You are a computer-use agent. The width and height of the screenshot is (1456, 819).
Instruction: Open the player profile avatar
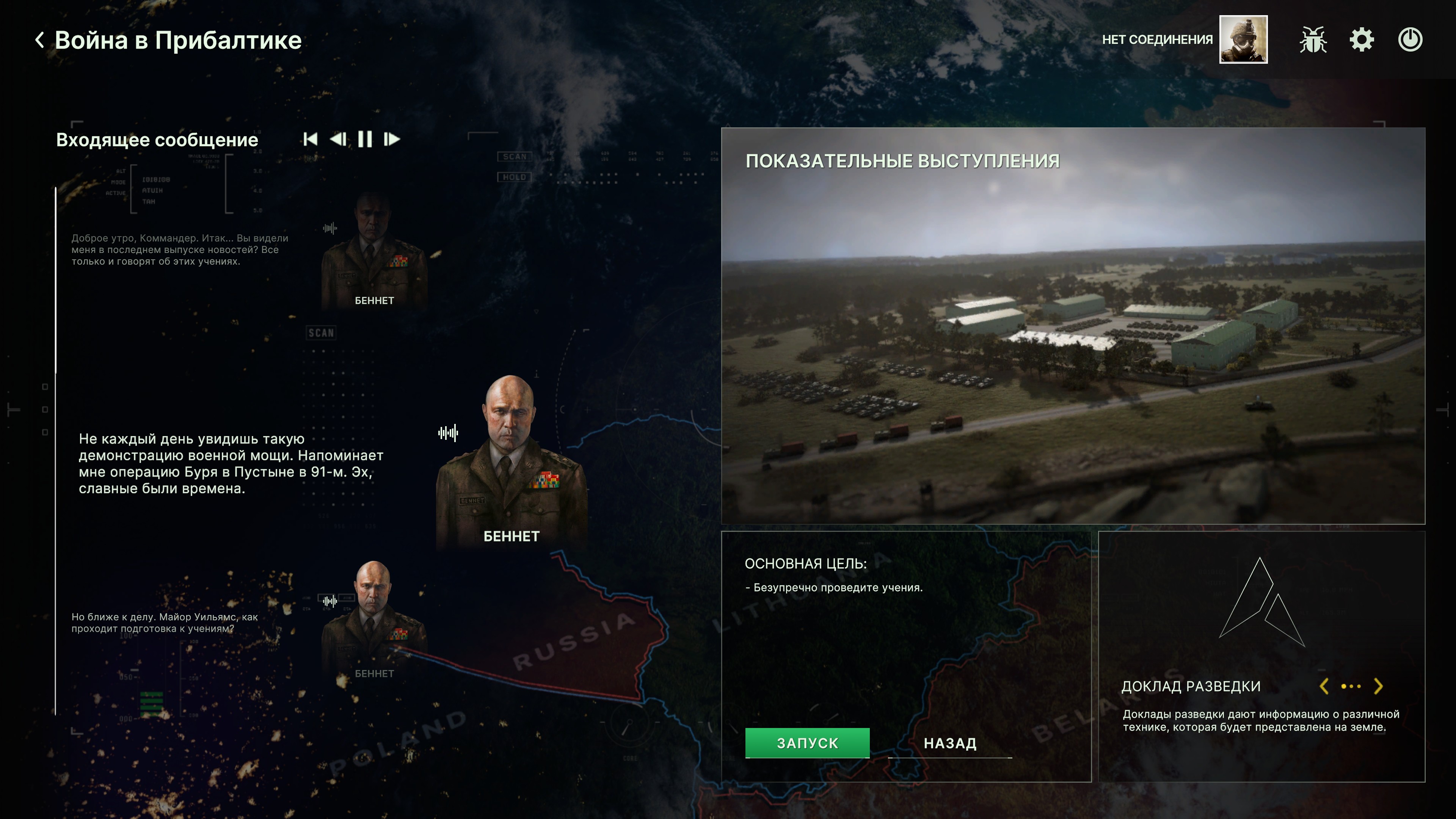1243,39
